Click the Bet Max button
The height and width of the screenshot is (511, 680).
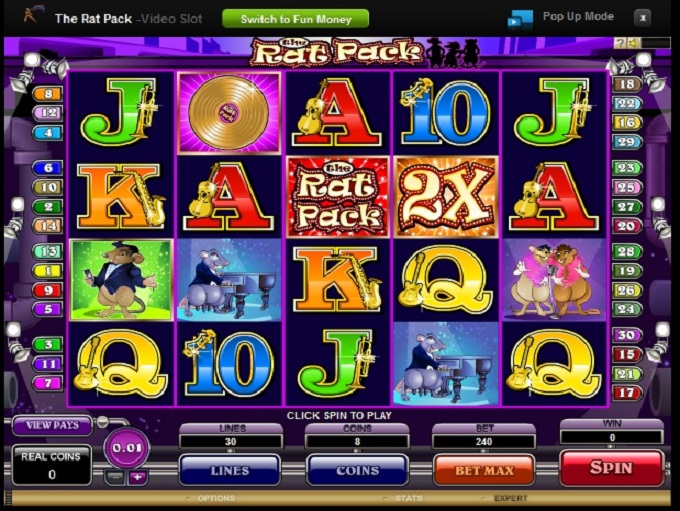[483, 469]
